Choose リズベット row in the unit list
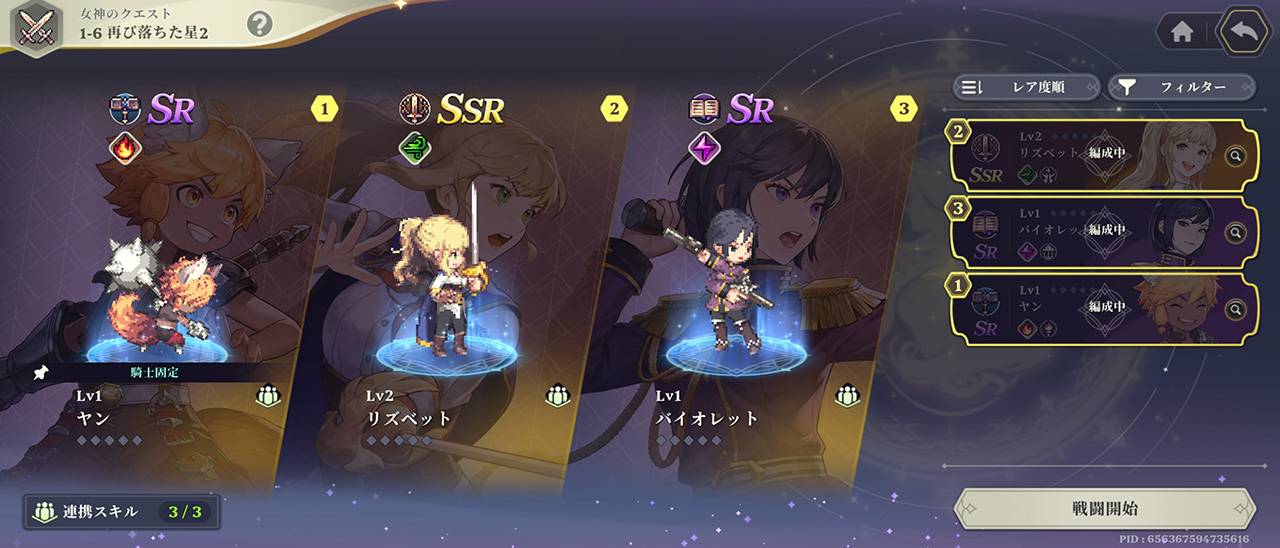The image size is (1280, 548). click(x=1080, y=154)
